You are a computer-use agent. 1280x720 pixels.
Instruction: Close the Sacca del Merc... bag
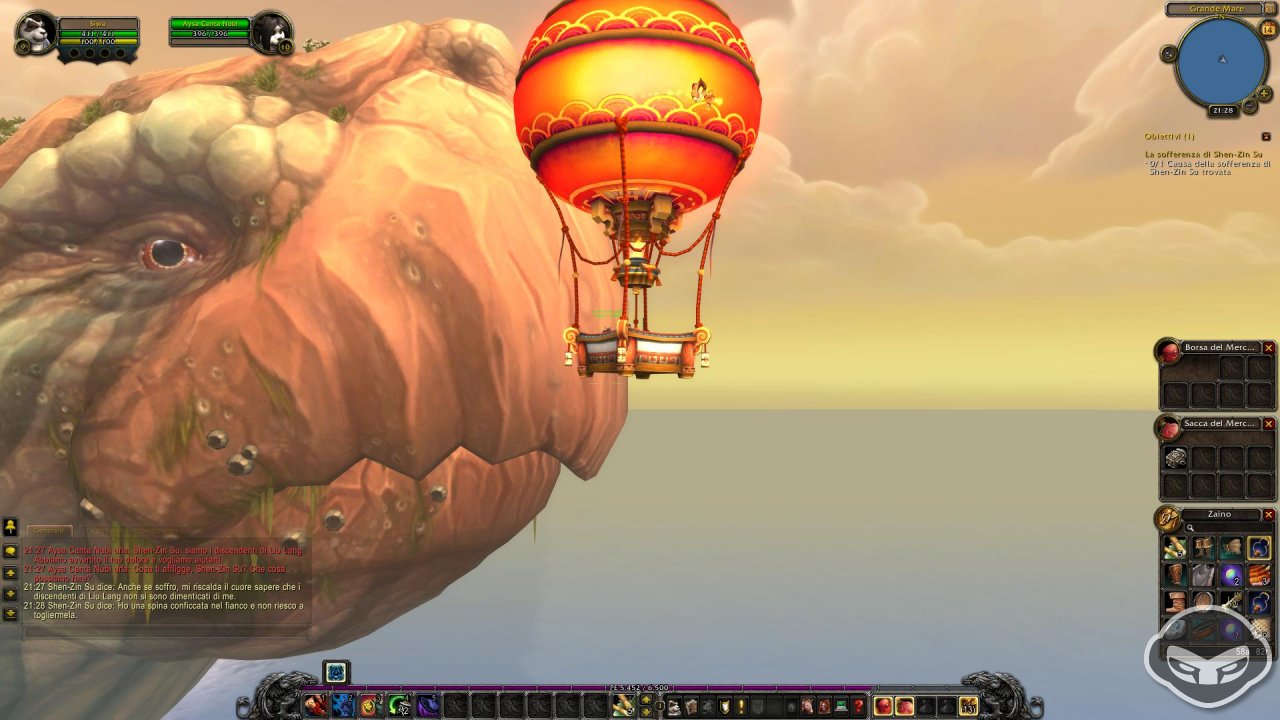point(1268,424)
